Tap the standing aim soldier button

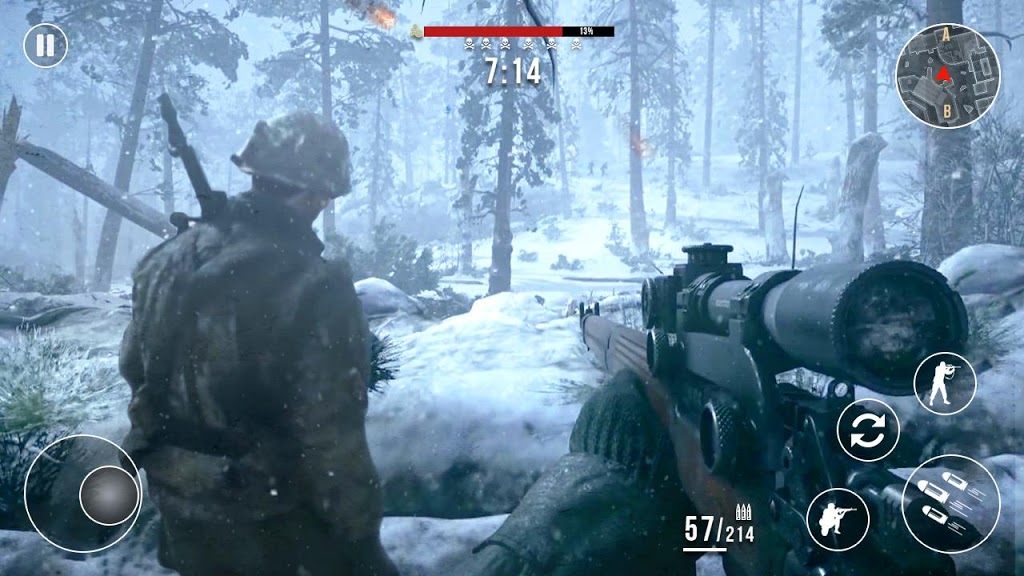tap(944, 383)
